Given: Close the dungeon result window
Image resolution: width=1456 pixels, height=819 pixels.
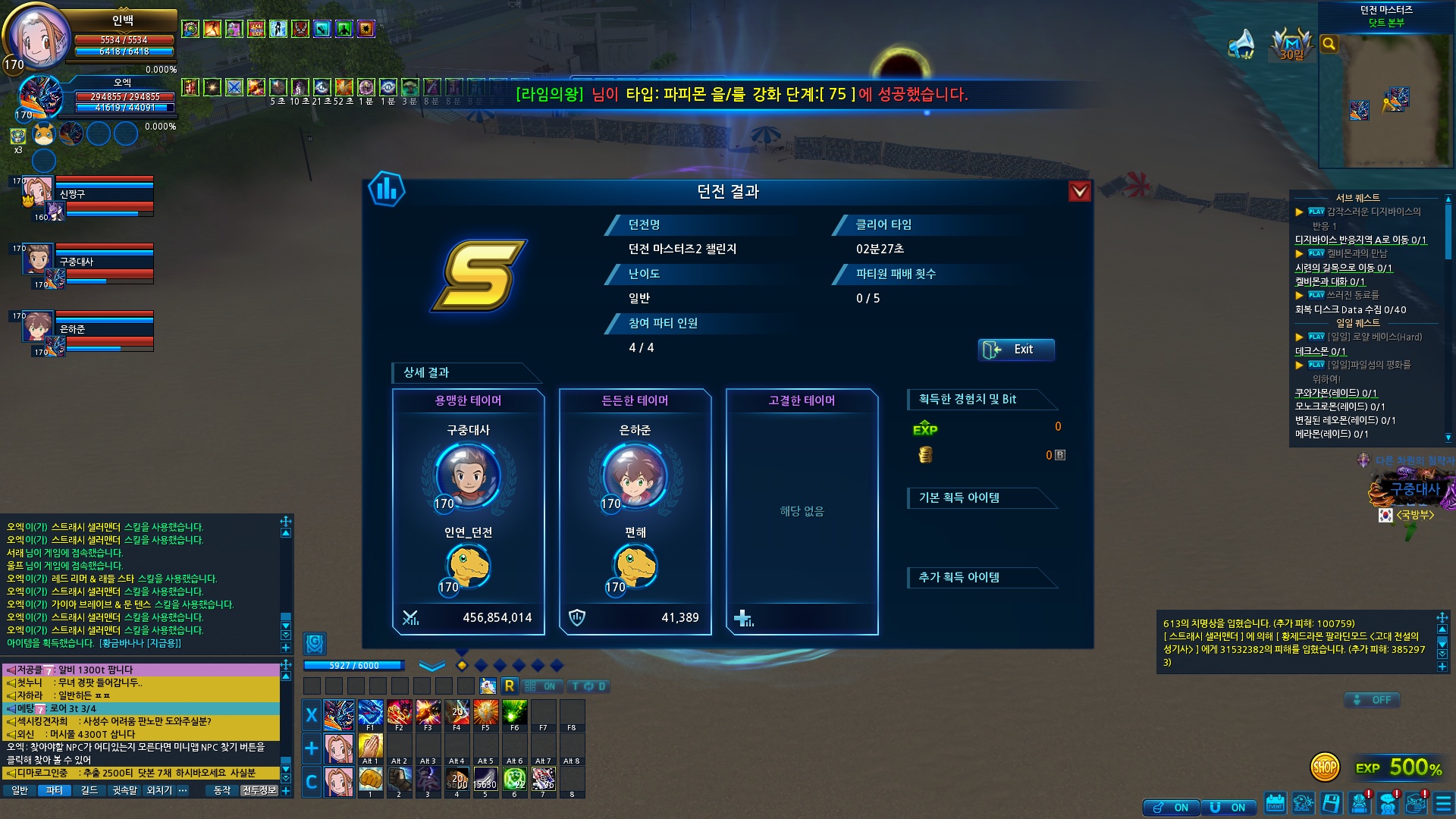Looking at the screenshot, I should (1079, 191).
